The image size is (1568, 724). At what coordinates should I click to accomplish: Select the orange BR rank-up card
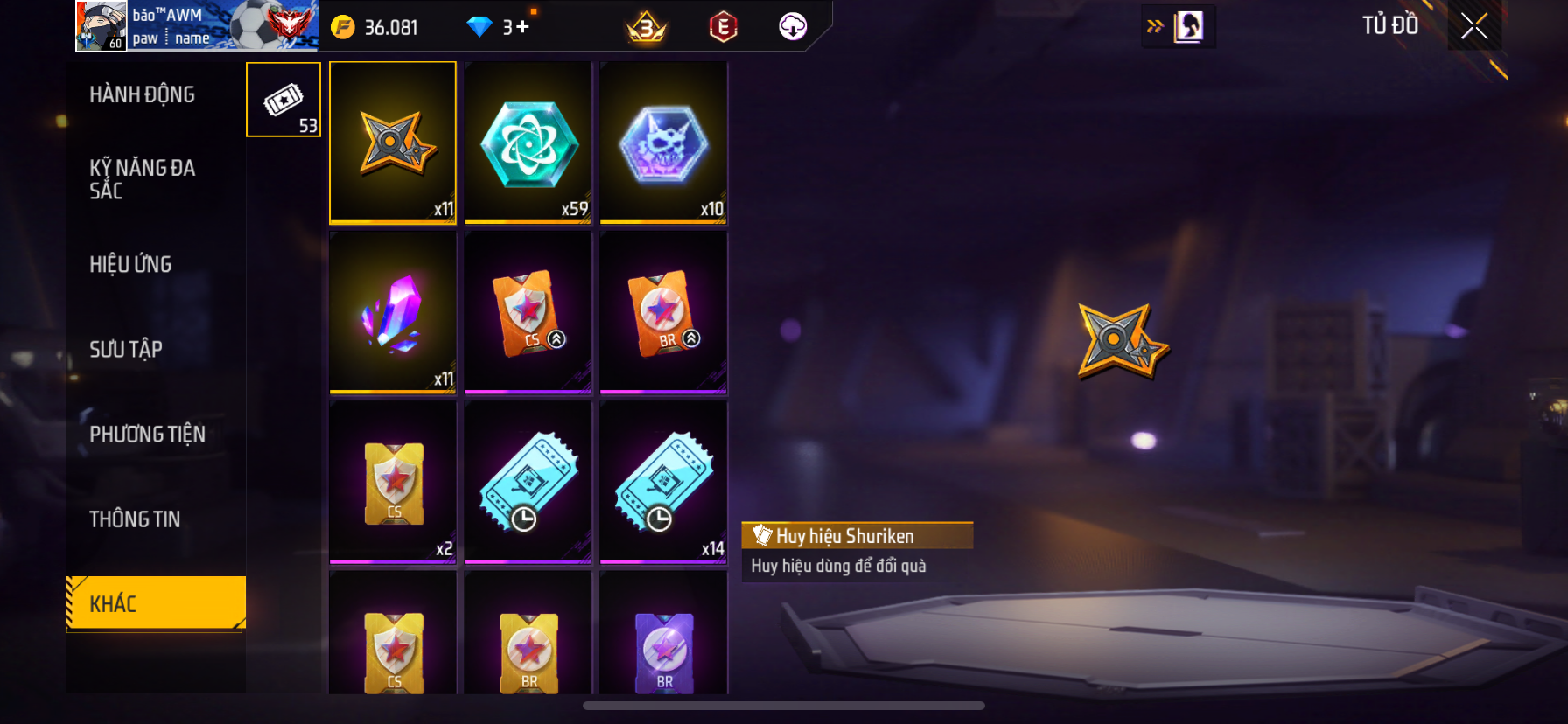(663, 312)
